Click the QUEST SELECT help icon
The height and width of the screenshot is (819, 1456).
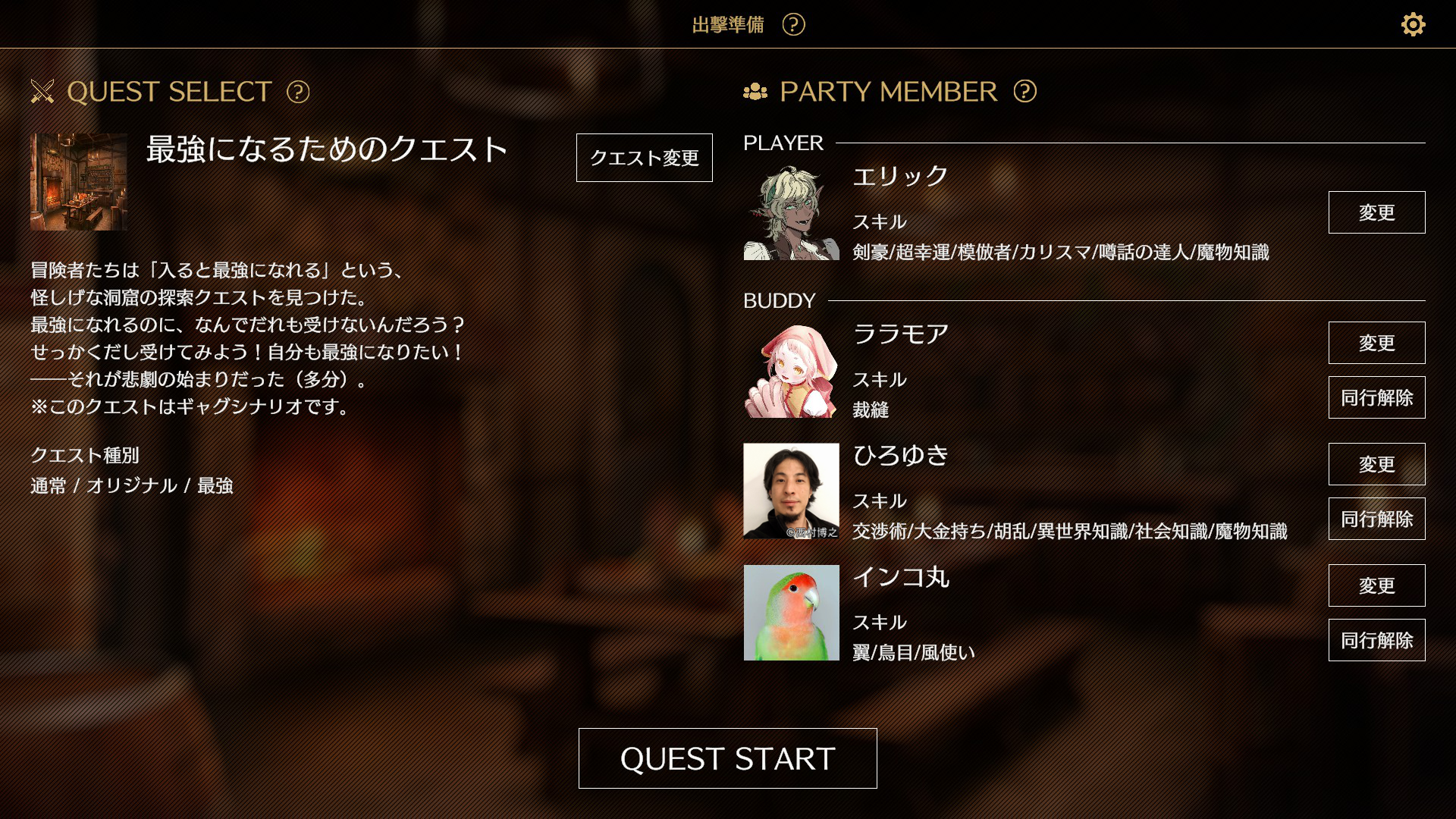pos(299,93)
